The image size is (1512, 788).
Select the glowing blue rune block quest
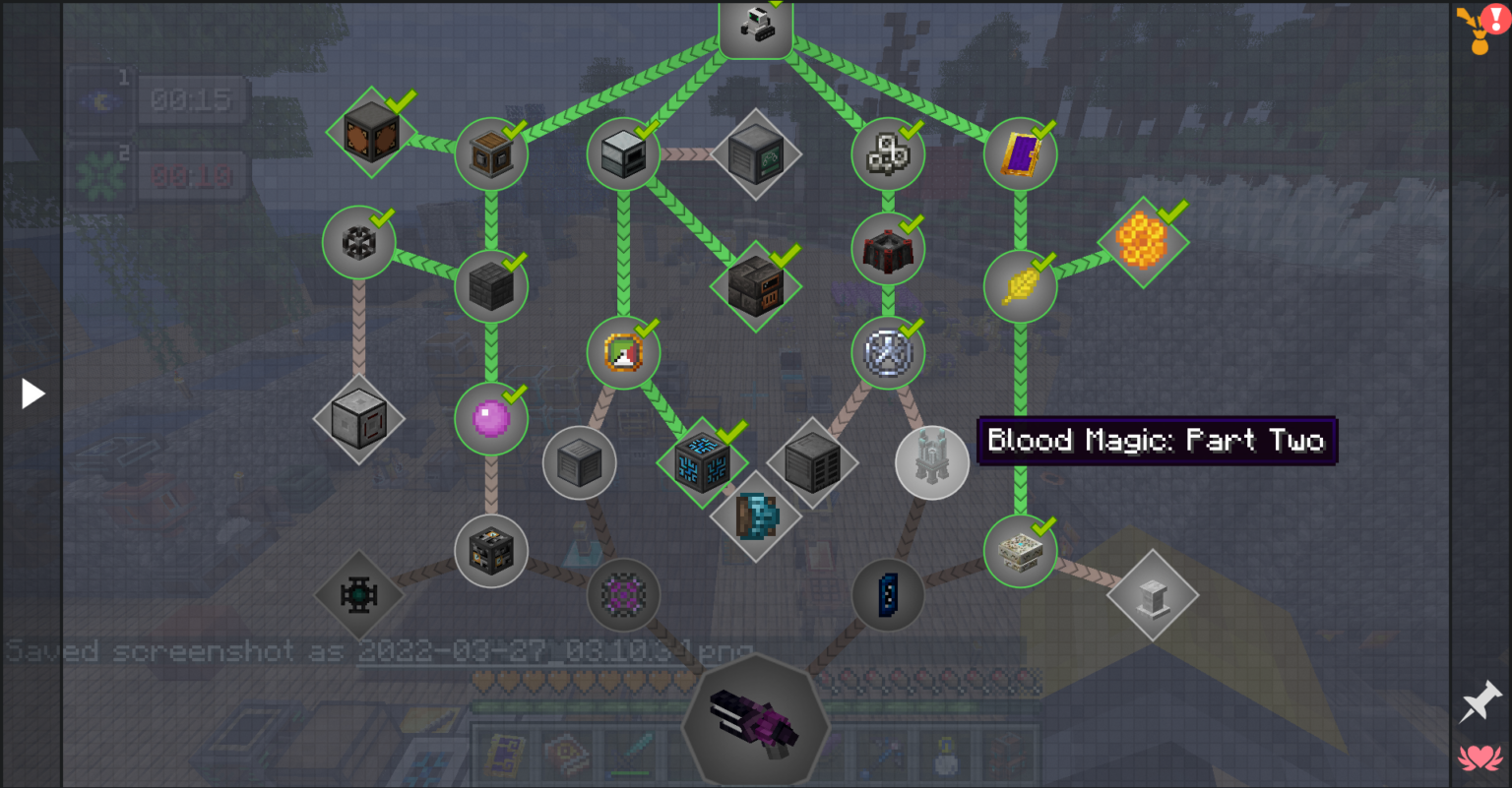[x=702, y=462]
